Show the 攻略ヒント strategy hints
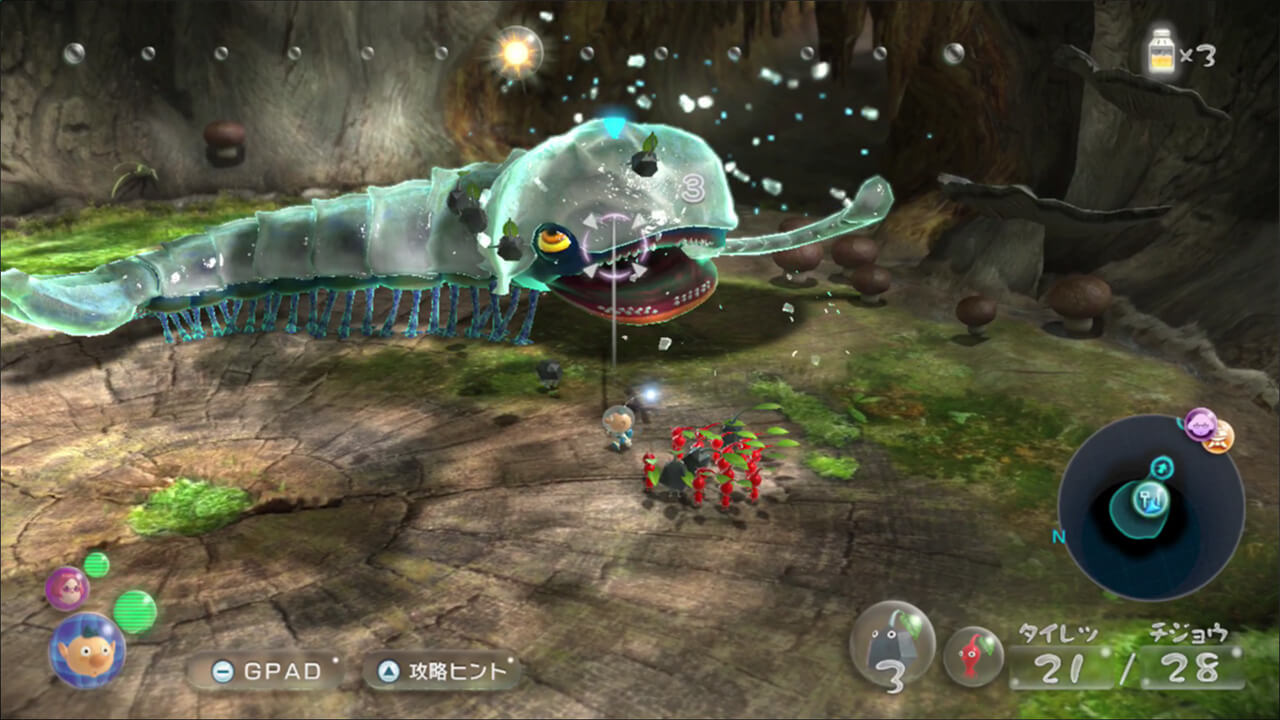The height and width of the screenshot is (720, 1280). (x=443, y=672)
